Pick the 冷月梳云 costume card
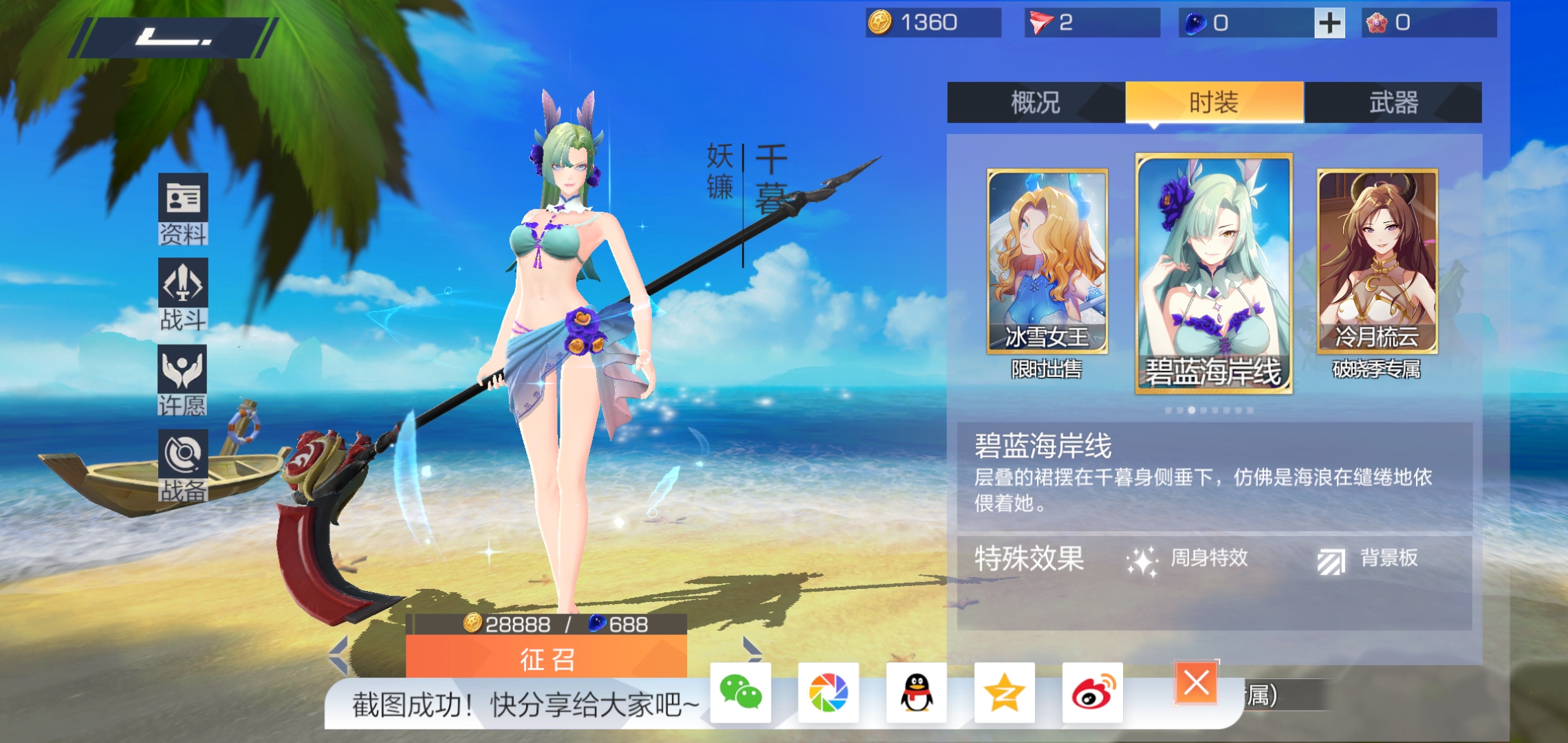1568x743 pixels. 1377,261
